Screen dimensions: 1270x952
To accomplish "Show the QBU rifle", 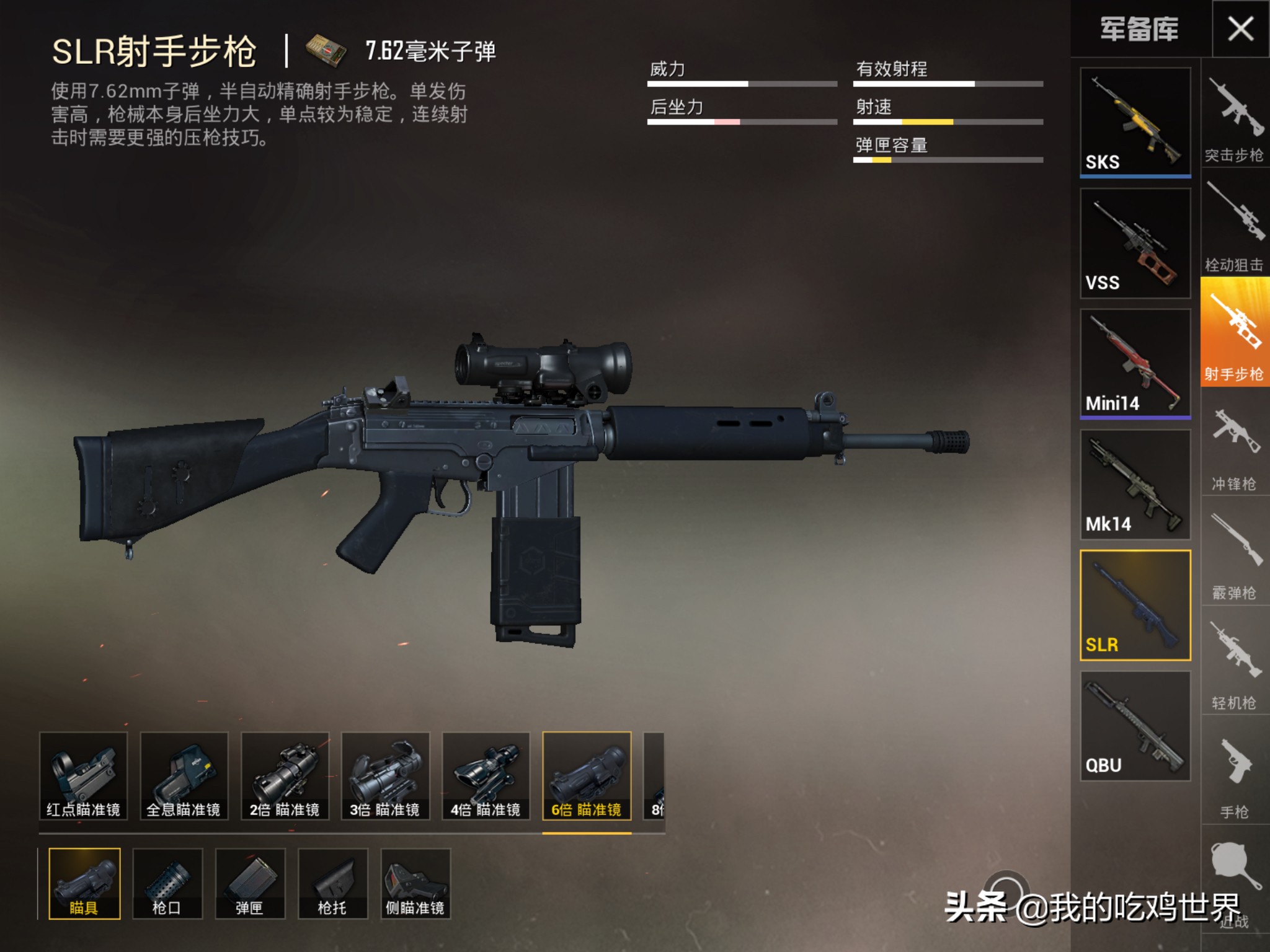I will pyautogui.click(x=1135, y=726).
